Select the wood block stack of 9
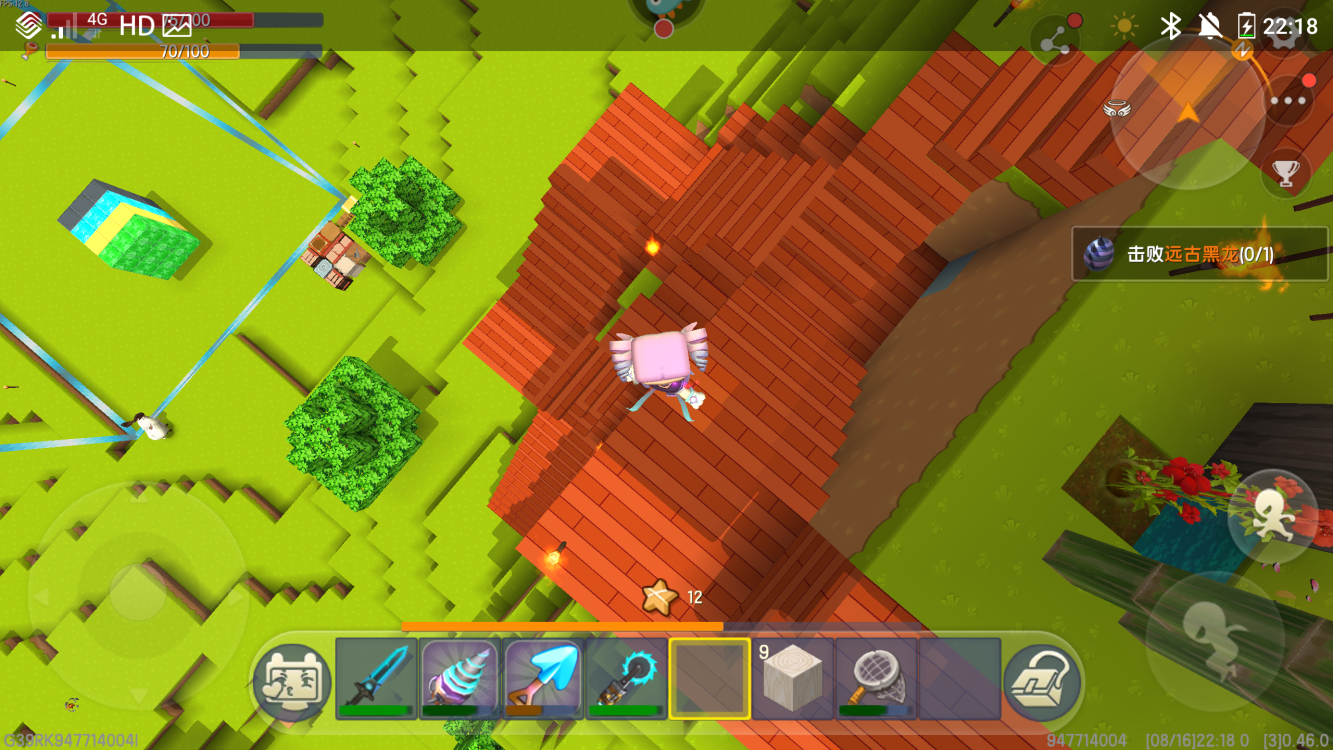 pyautogui.click(x=793, y=678)
